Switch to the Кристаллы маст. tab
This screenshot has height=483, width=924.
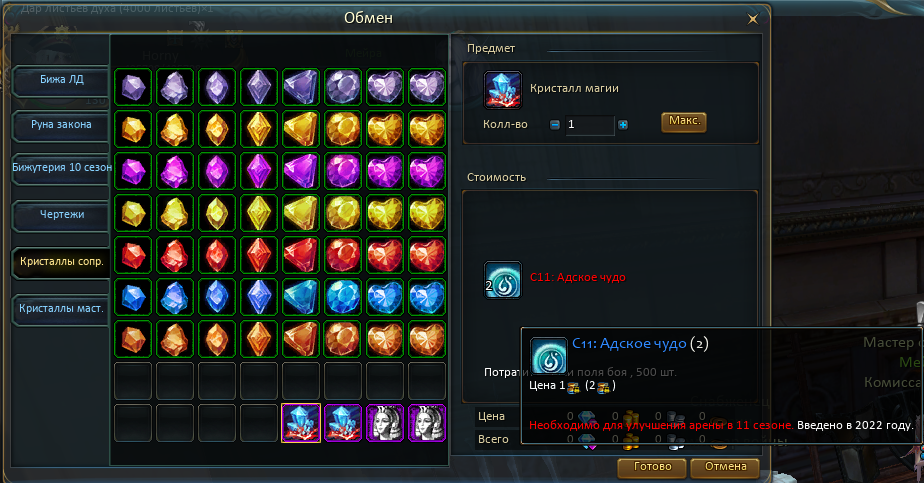click(61, 309)
